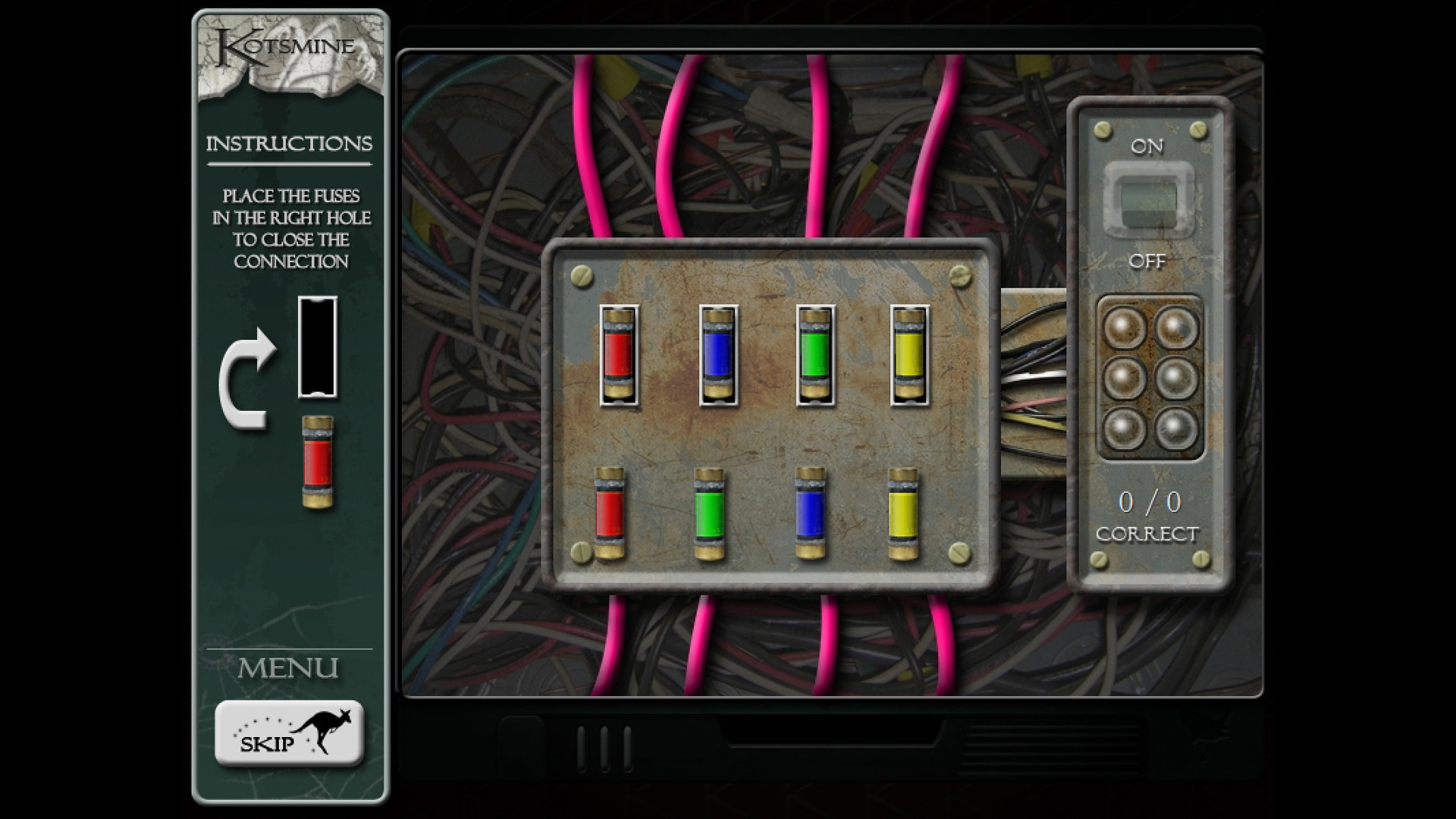
Task: Click the INSTRUCTIONS heading
Action: click(290, 142)
